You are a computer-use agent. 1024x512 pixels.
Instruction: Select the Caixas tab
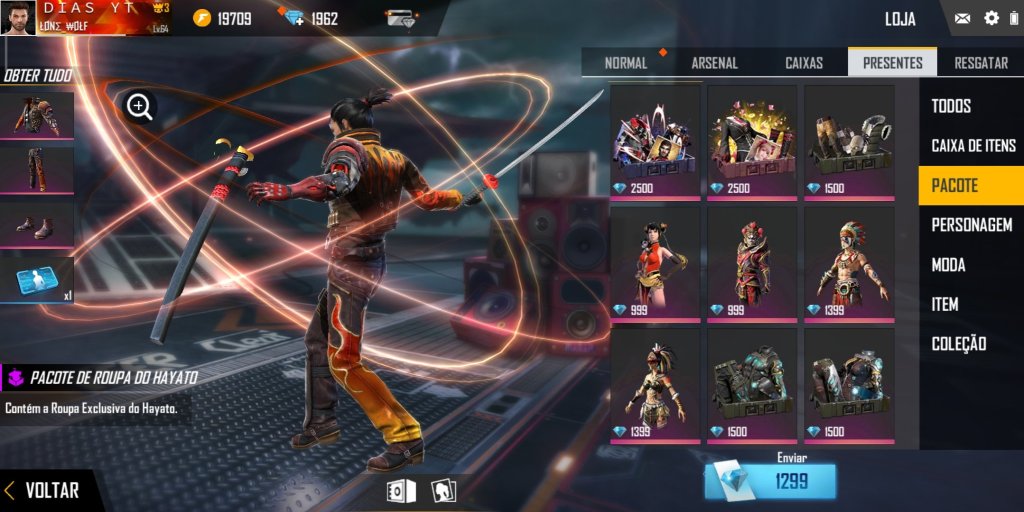point(804,63)
